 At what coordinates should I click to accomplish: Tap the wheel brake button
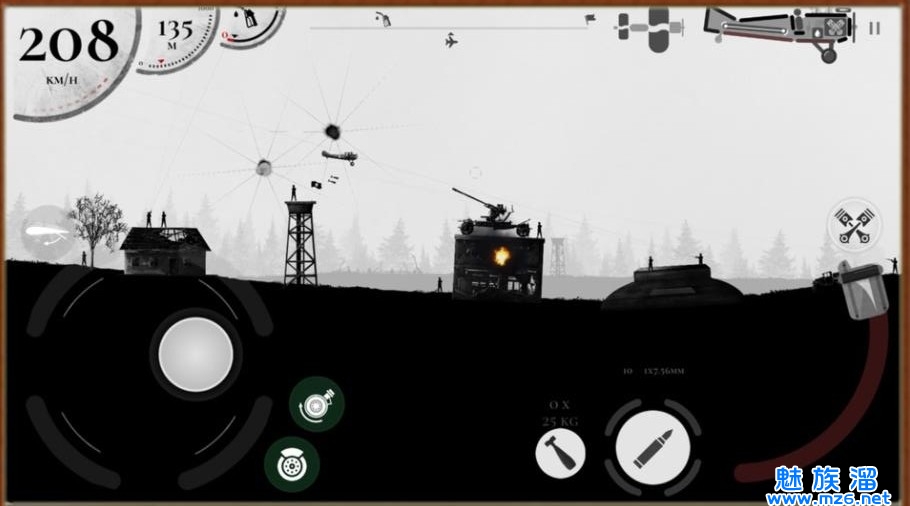click(x=292, y=464)
